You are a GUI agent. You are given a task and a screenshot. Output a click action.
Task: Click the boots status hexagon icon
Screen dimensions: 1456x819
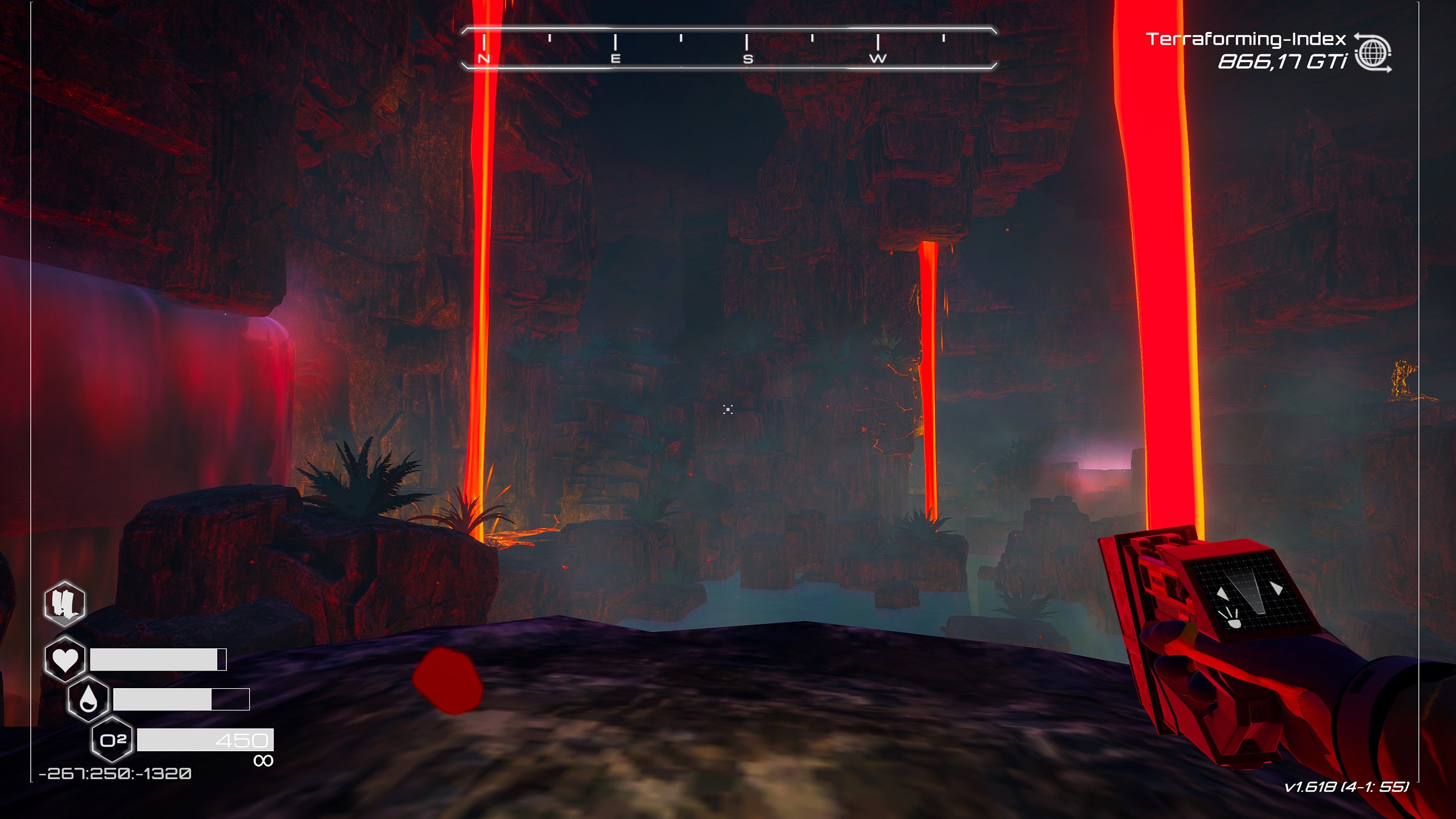point(65,603)
